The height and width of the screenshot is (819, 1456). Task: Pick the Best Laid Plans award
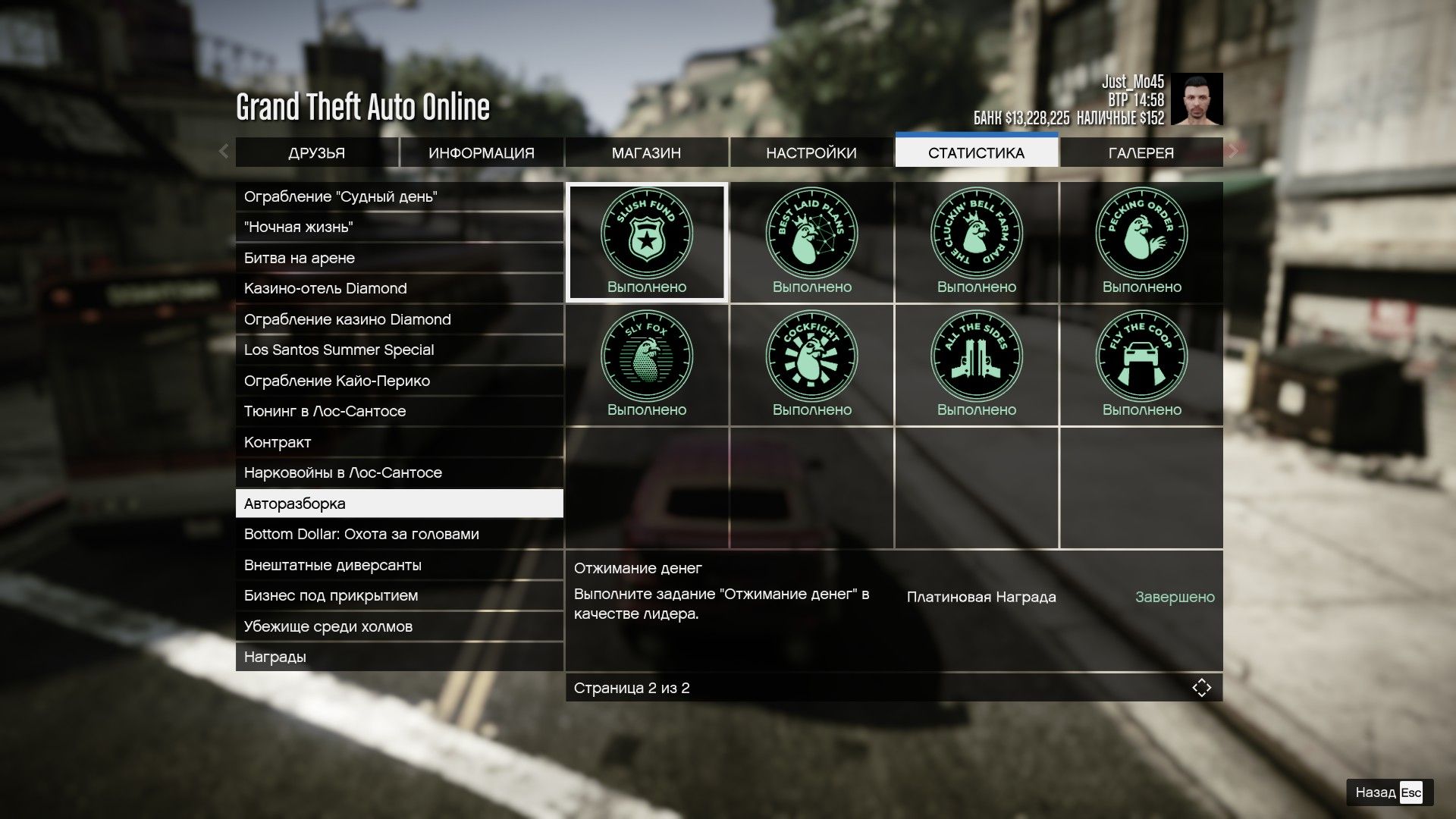[811, 243]
